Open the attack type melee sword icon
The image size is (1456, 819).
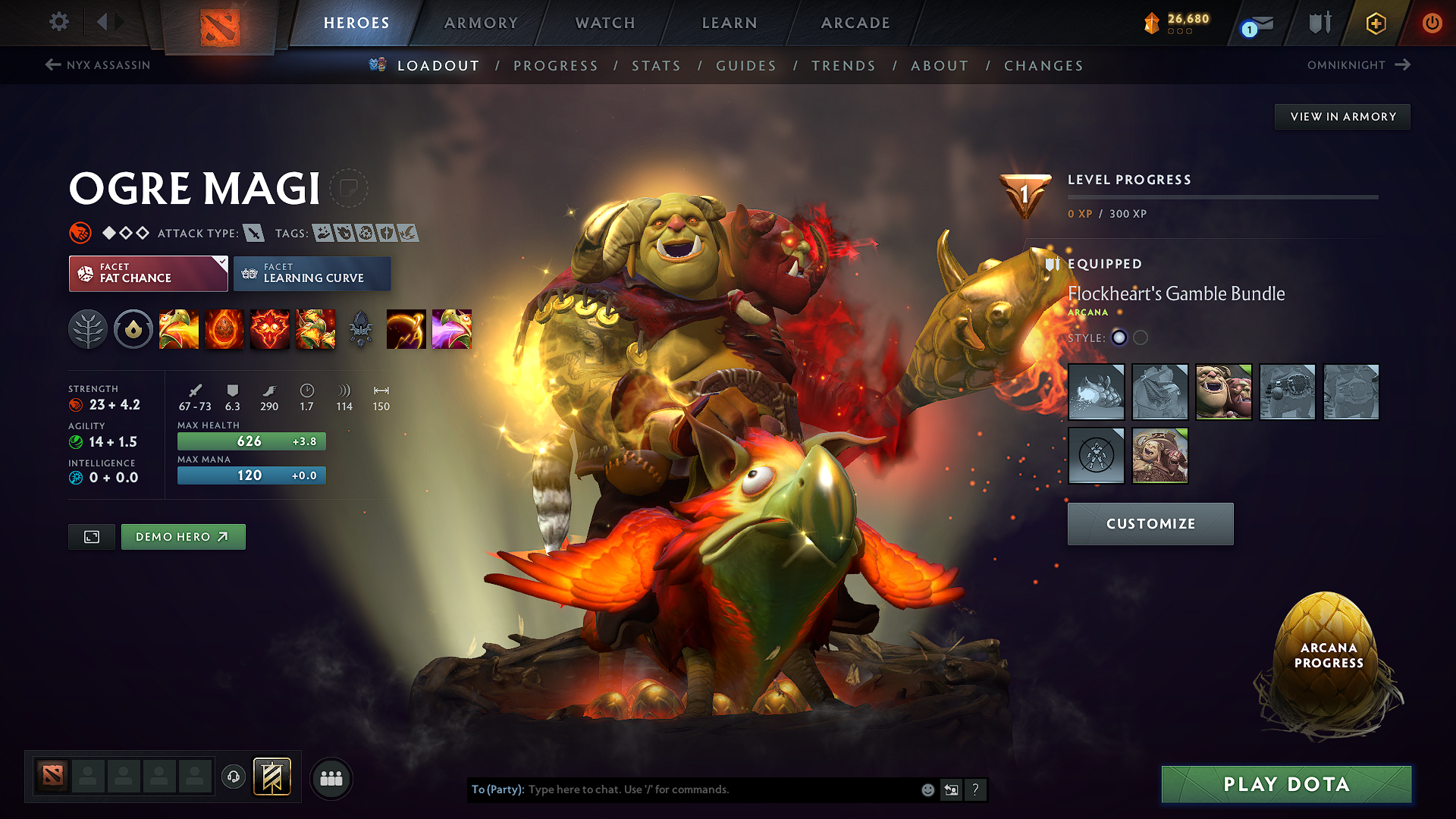(x=255, y=233)
